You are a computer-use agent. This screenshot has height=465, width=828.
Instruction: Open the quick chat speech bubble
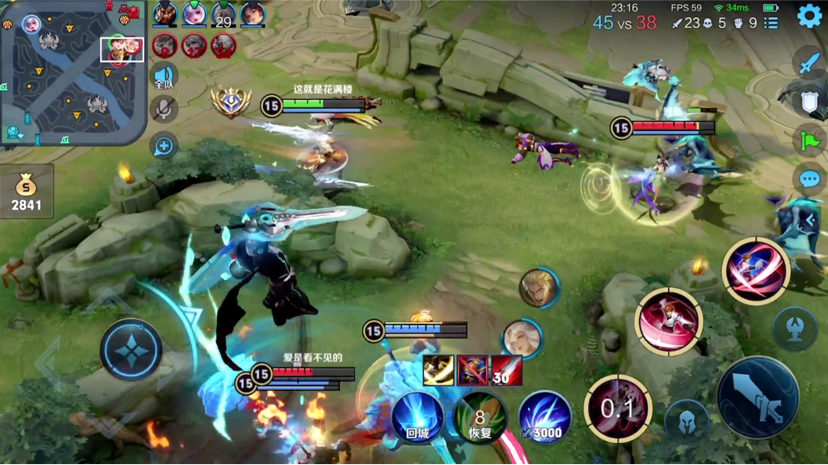[808, 180]
